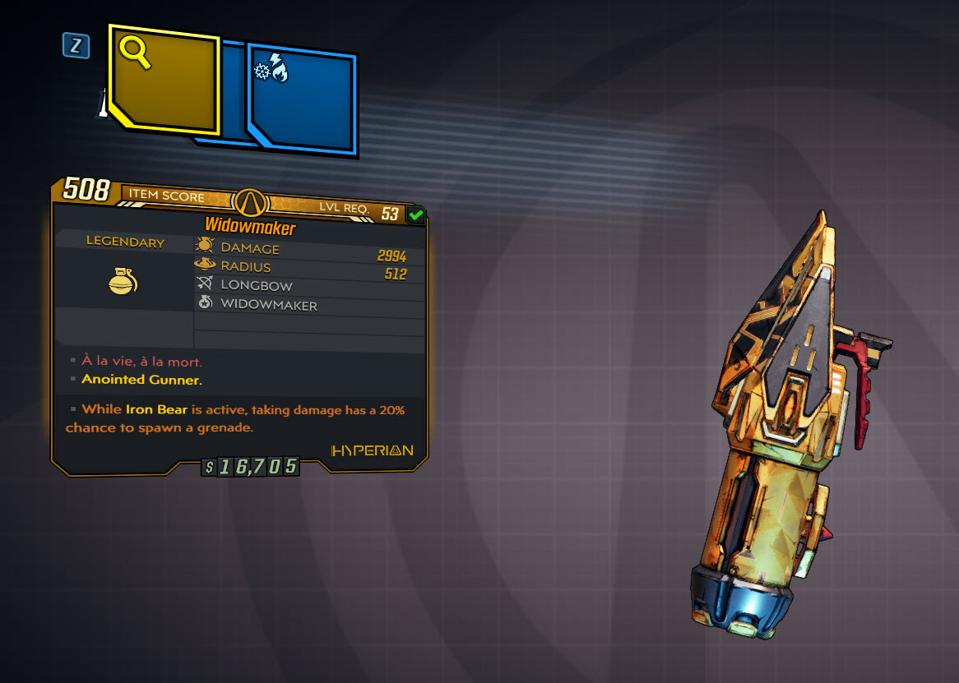Switch to the blue elemental icons tab
959x683 pixels.
pos(302,101)
